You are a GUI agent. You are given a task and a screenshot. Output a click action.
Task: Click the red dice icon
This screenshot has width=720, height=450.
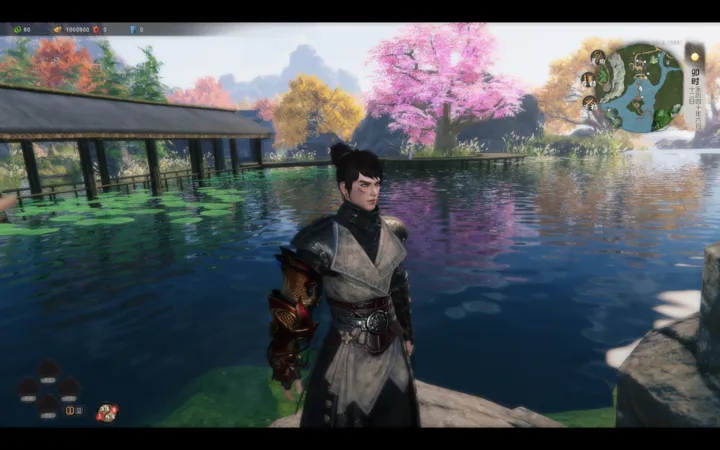point(106,412)
